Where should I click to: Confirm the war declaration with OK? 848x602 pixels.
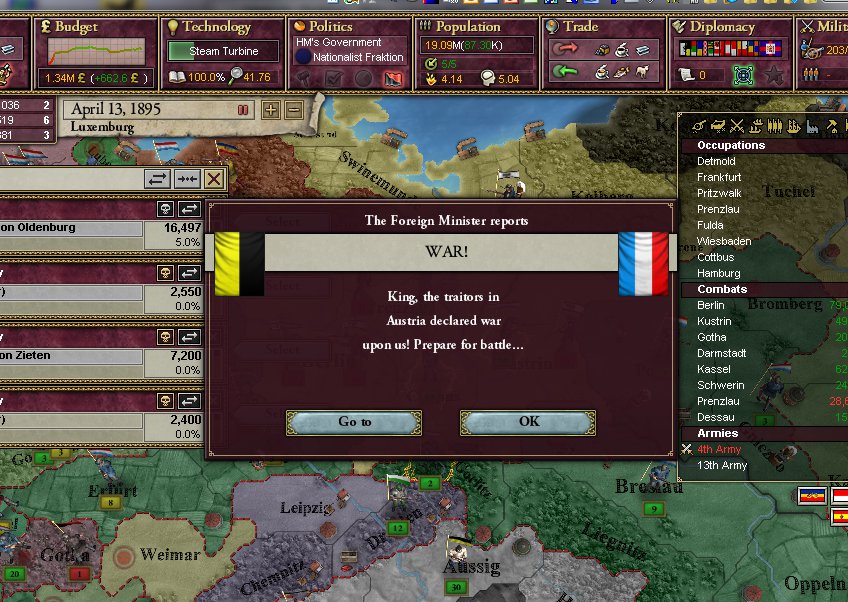click(x=528, y=422)
